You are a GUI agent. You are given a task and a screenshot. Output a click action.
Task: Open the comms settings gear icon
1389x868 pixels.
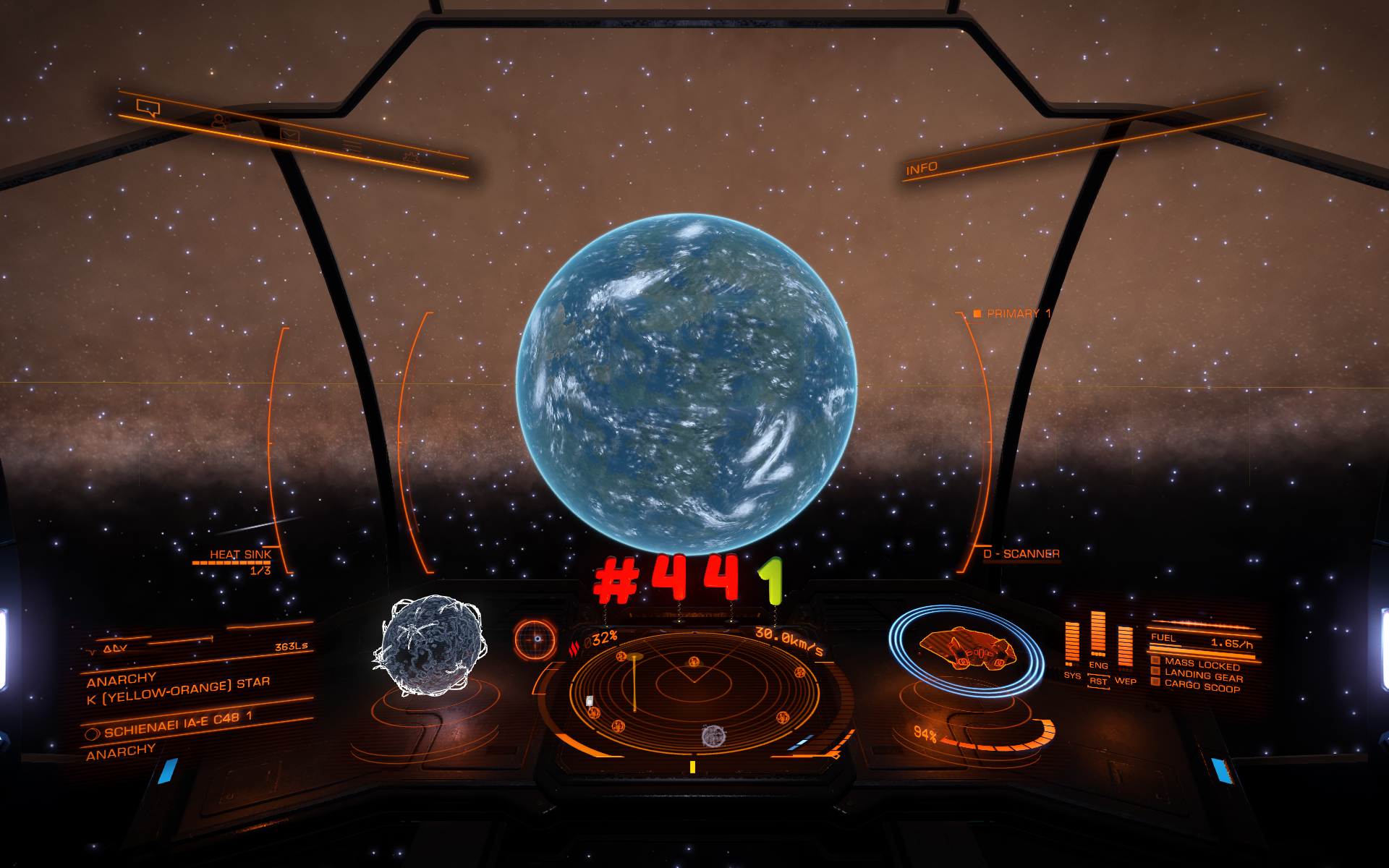tap(411, 156)
